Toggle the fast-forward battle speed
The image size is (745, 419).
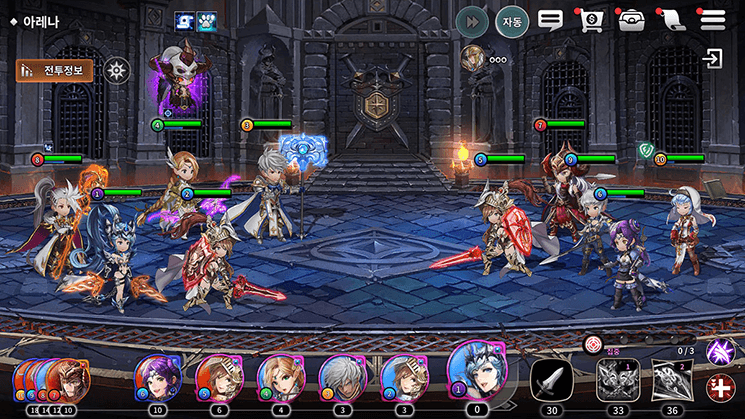click(471, 21)
